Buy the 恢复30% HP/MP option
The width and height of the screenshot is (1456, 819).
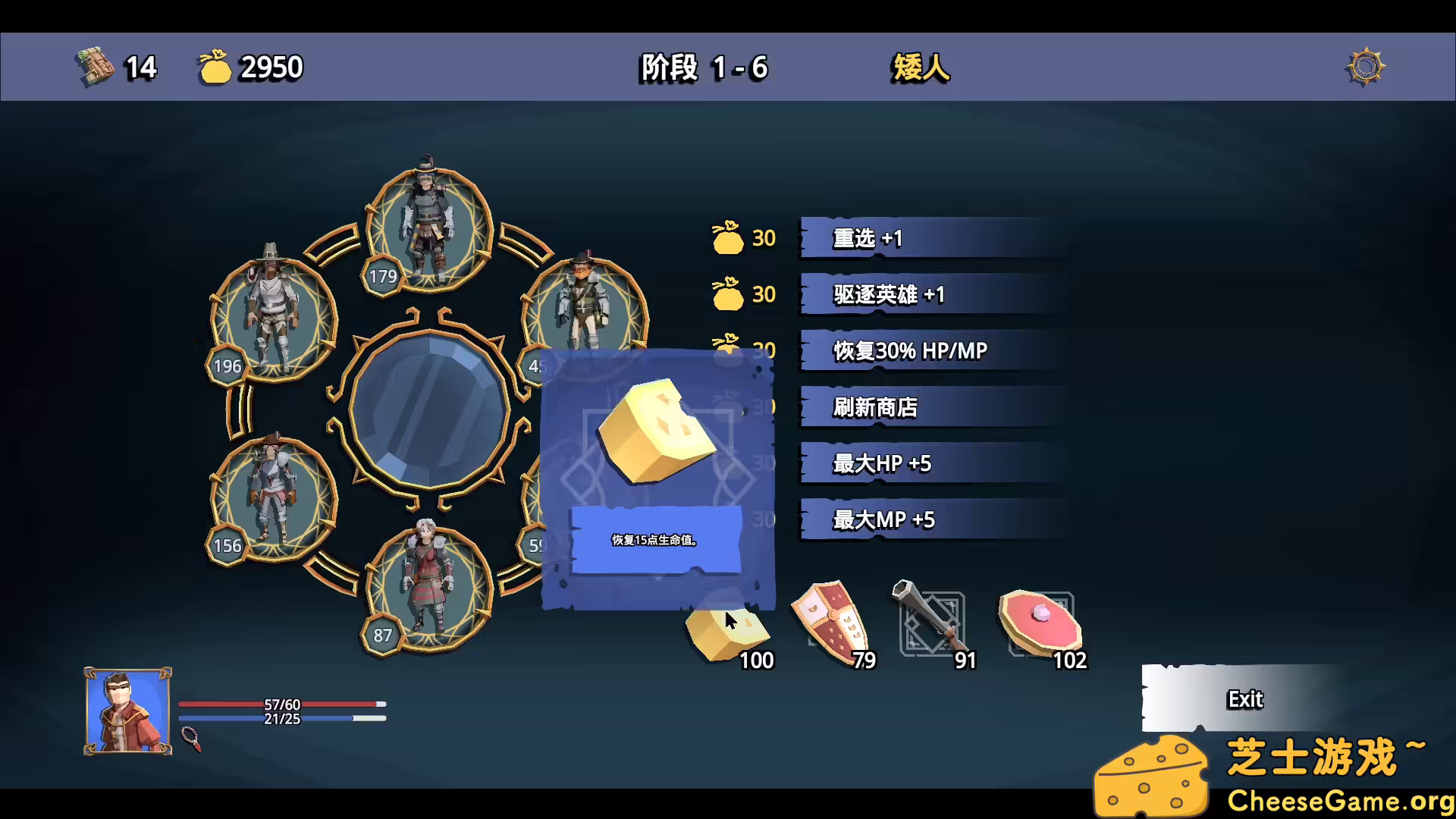pyautogui.click(x=933, y=351)
